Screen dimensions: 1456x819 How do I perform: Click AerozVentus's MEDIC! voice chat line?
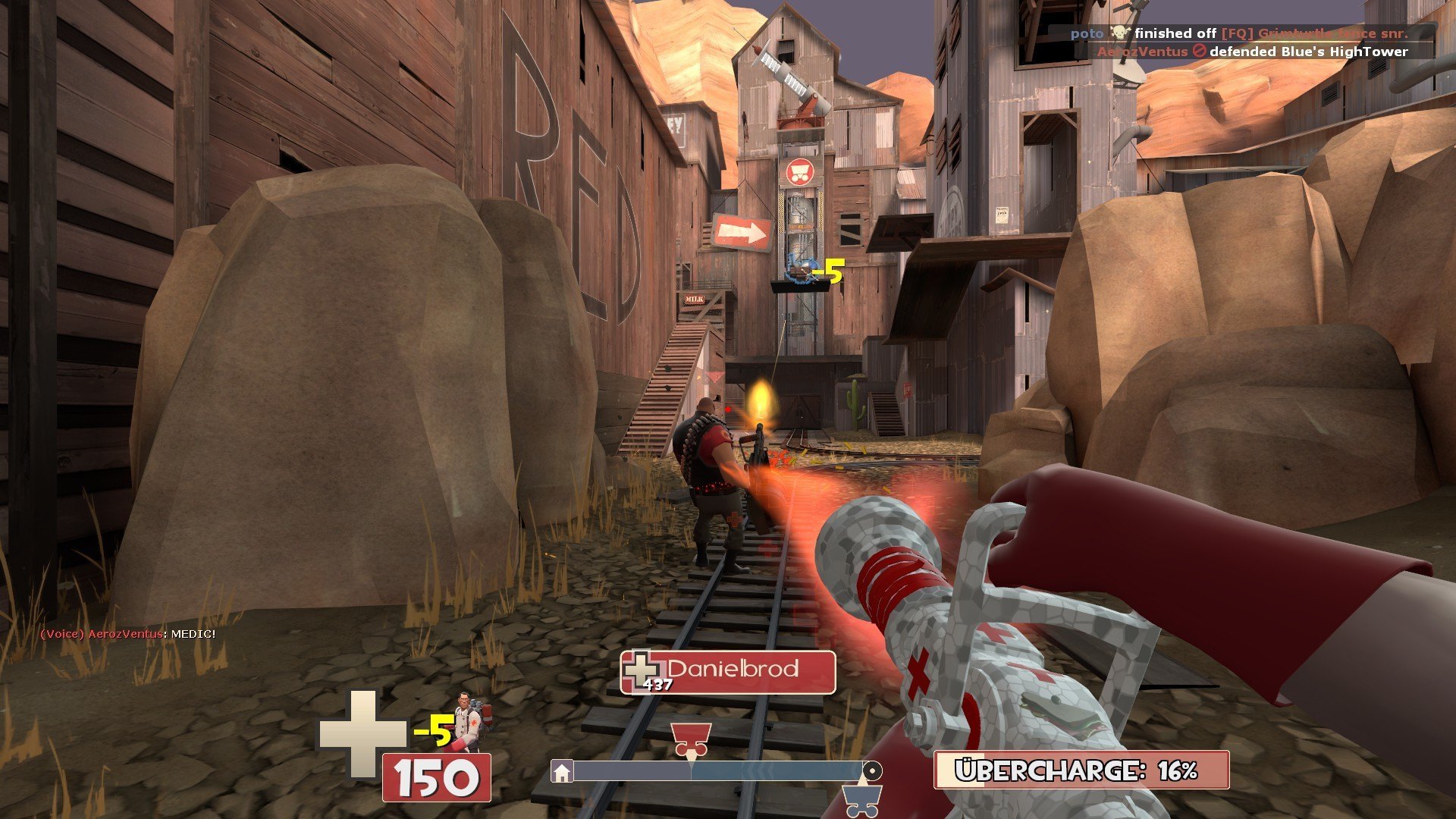tap(128, 634)
